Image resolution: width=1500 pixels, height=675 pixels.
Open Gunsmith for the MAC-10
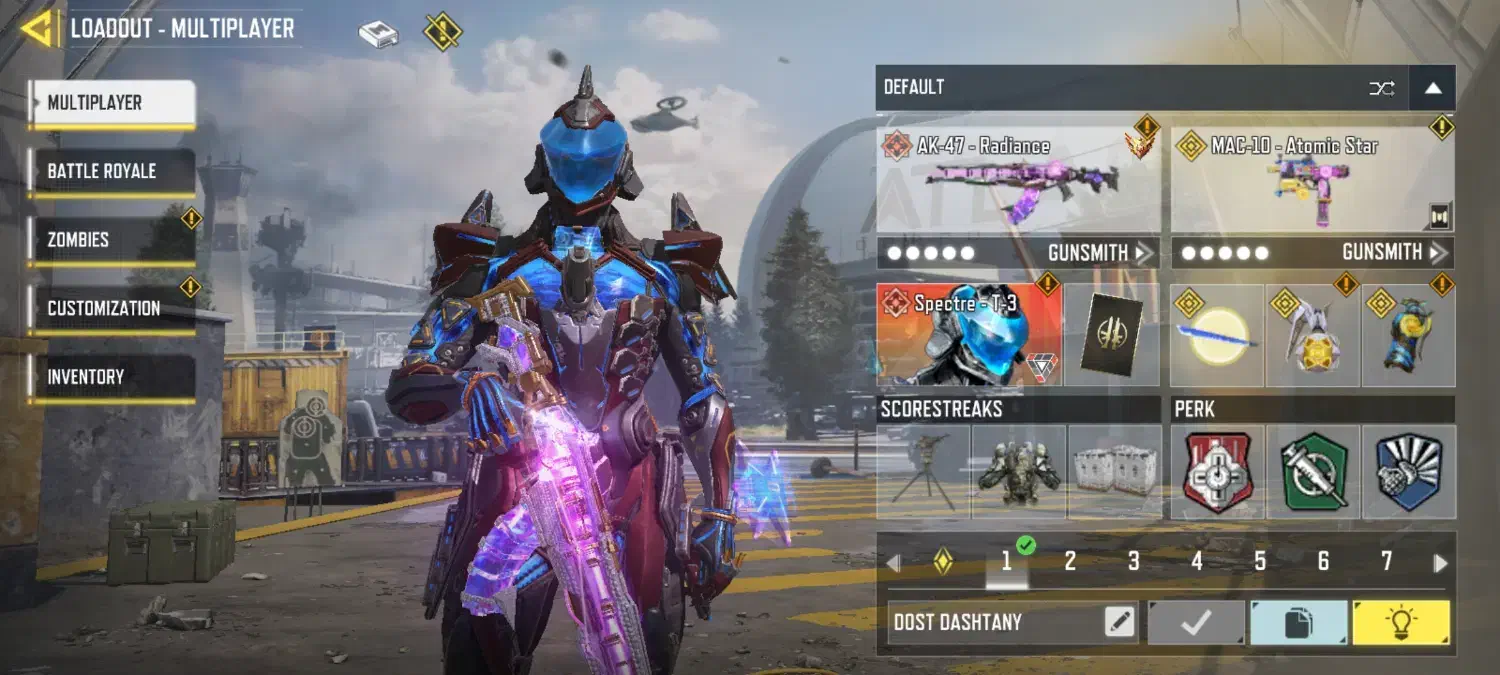click(x=1394, y=253)
